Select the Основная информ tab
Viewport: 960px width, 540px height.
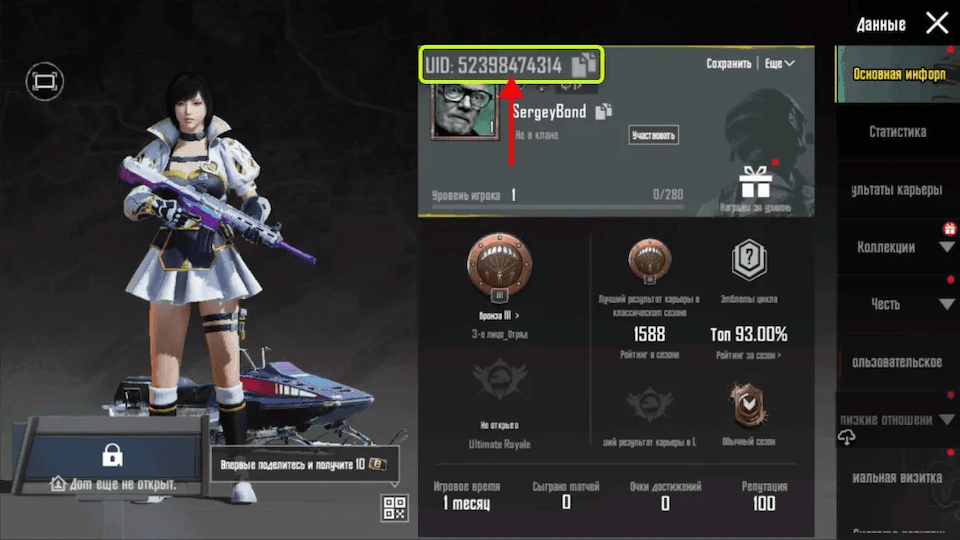897,75
